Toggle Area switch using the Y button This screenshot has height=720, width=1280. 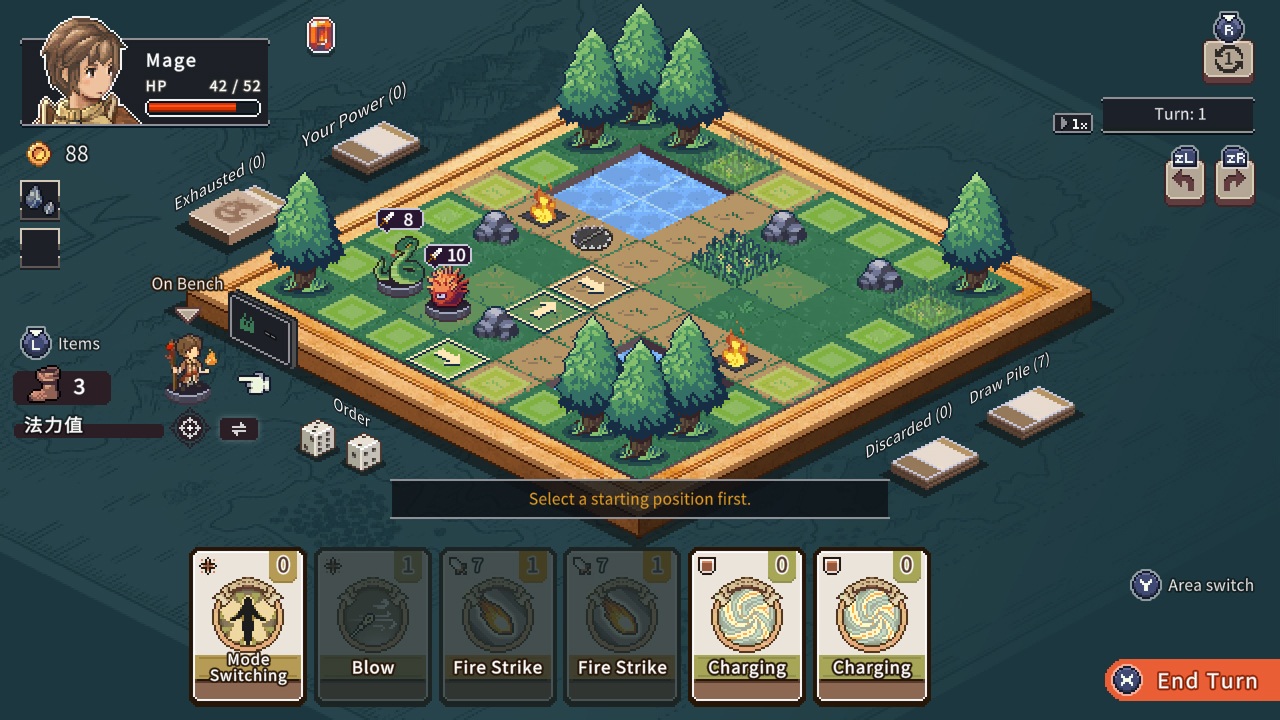click(1143, 585)
